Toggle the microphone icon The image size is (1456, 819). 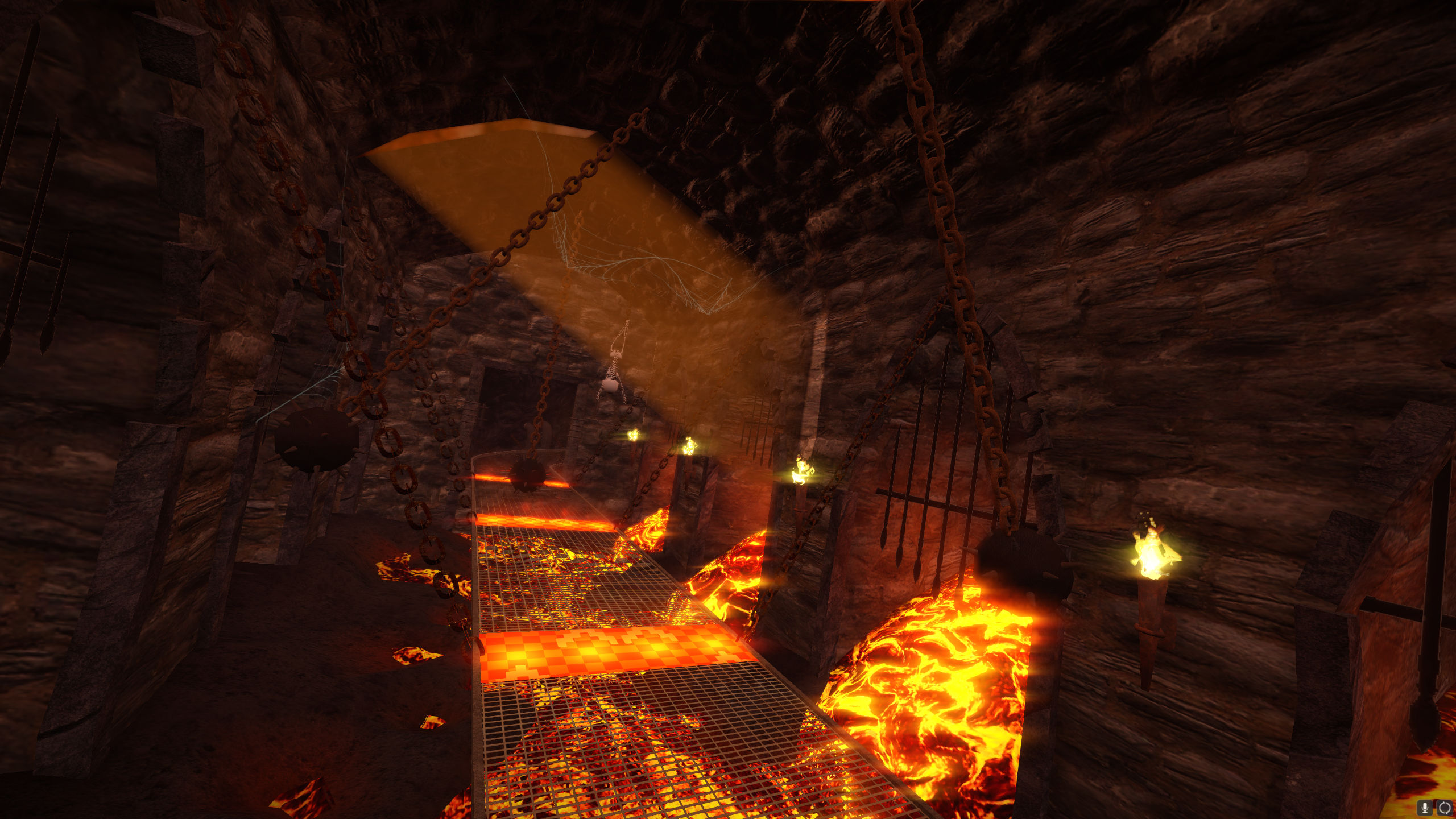click(x=1426, y=807)
